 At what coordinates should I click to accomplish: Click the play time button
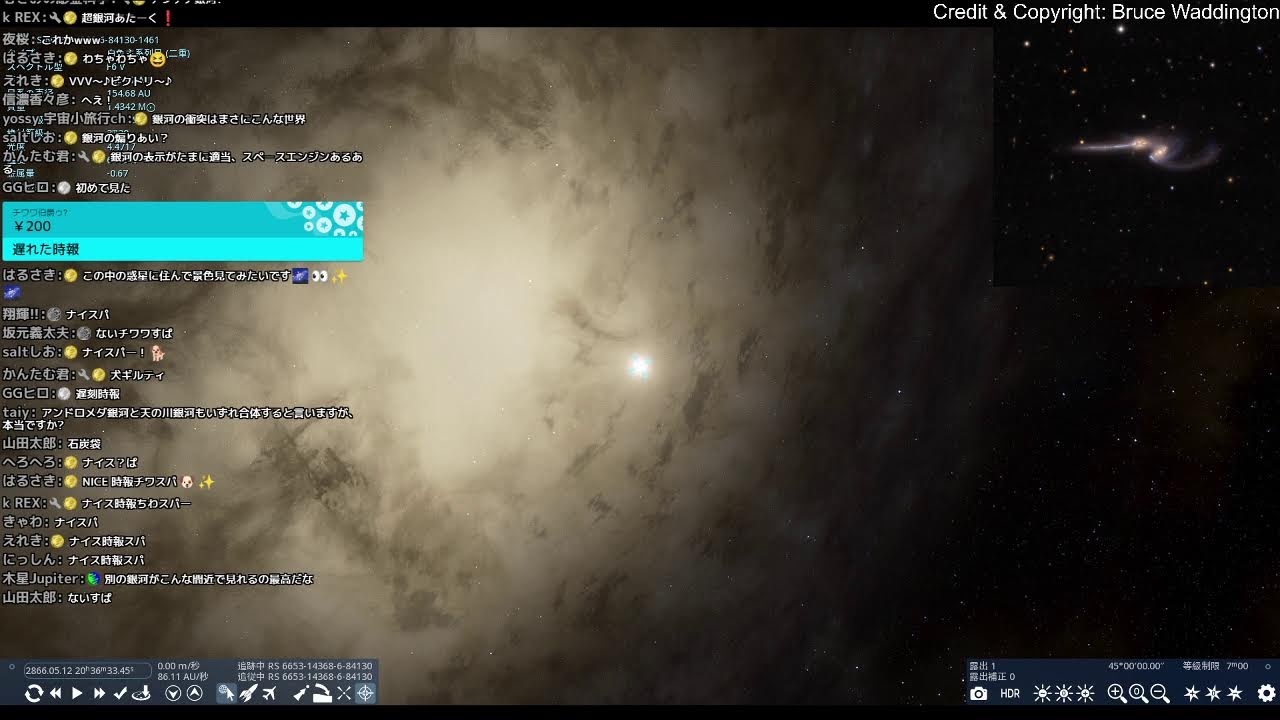click(77, 693)
